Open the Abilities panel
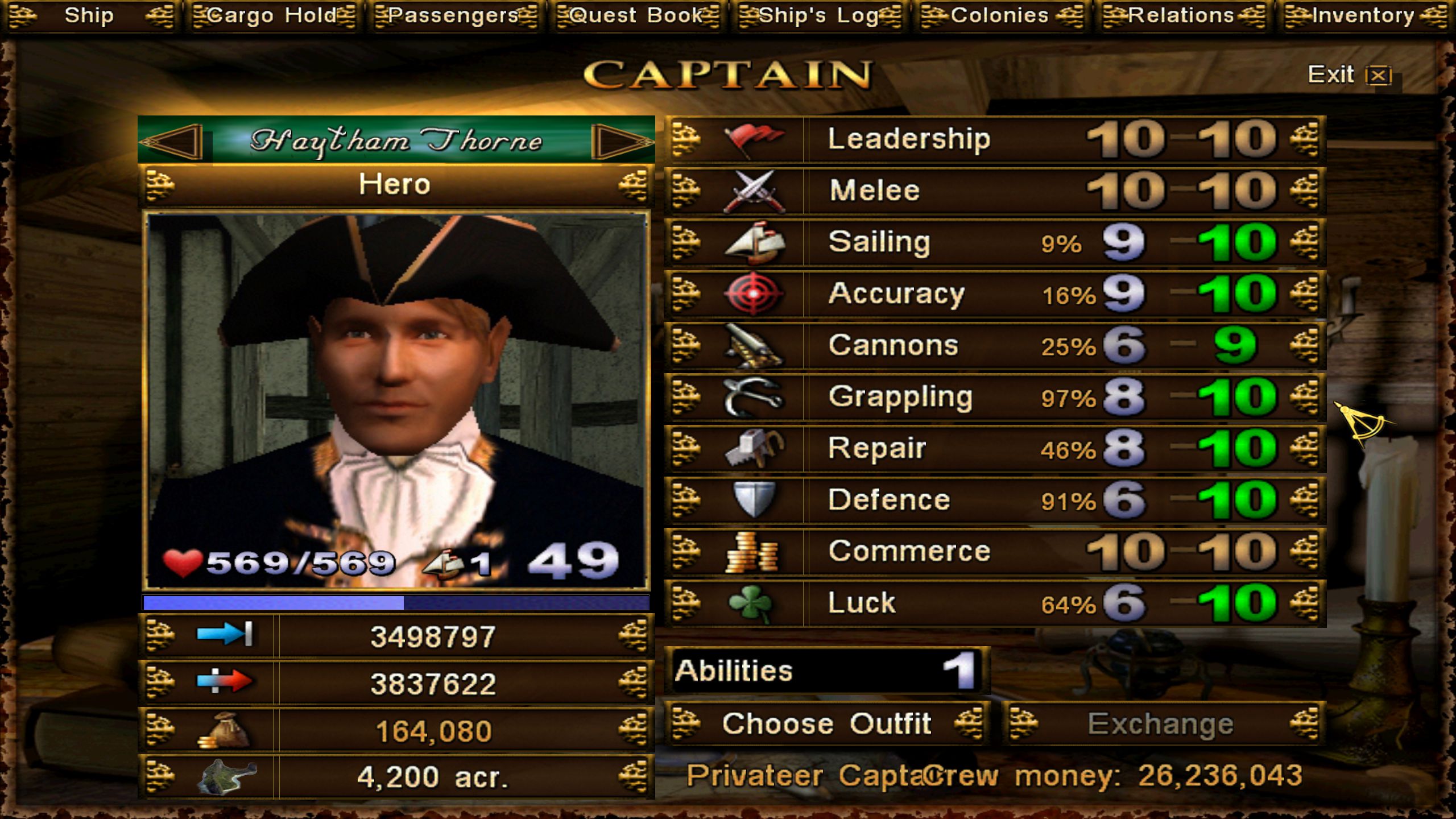 826,671
